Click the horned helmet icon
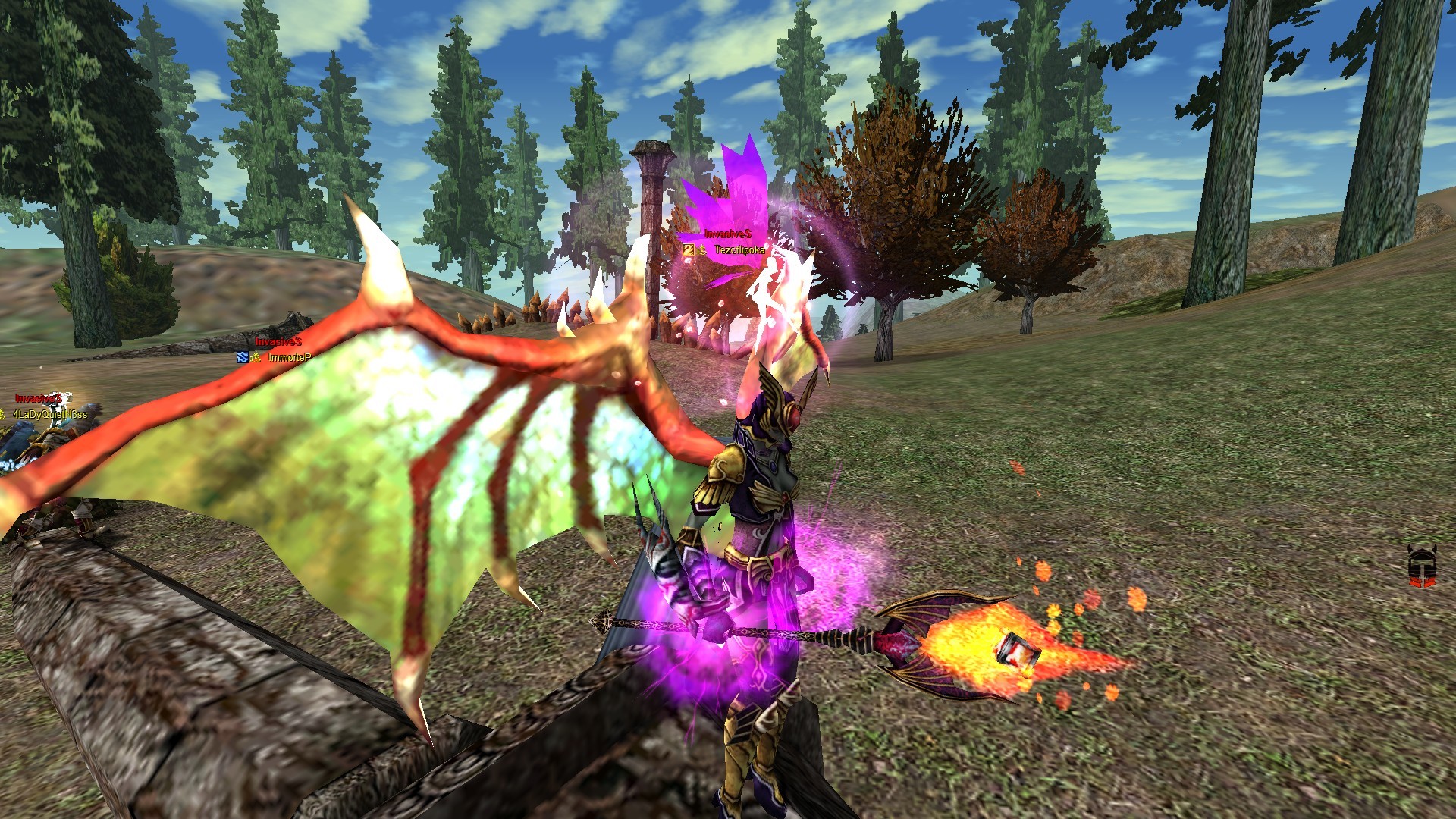The height and width of the screenshot is (819, 1456). pyautogui.click(x=1421, y=566)
